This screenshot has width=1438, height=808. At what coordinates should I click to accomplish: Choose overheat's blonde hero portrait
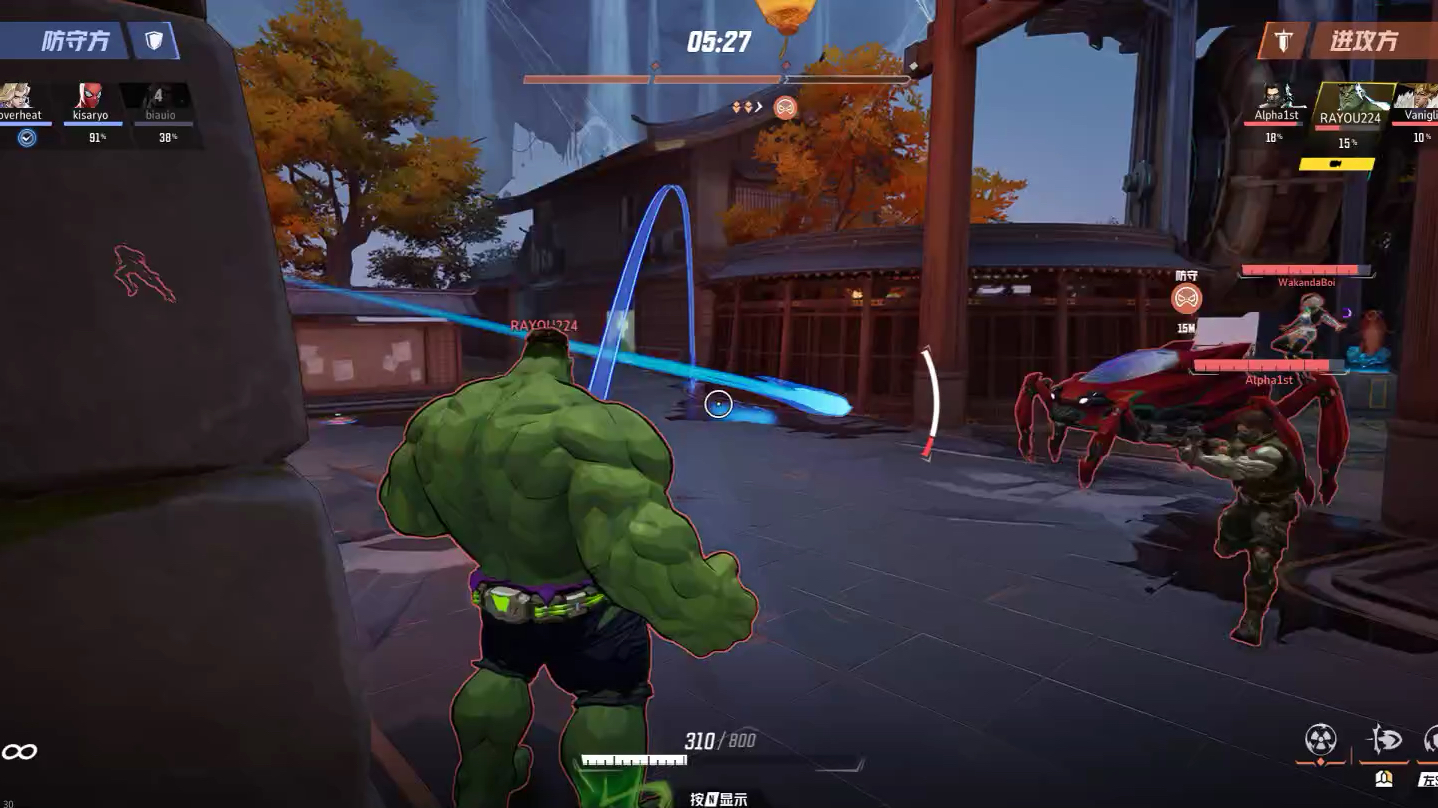tap(20, 96)
